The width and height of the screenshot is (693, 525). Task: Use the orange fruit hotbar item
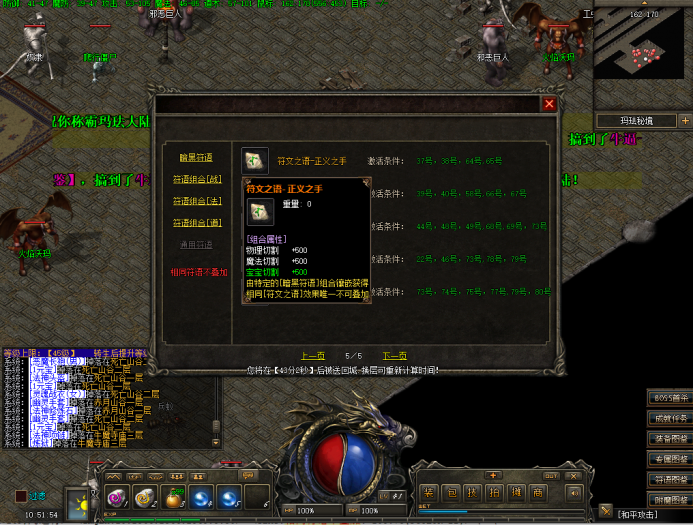(x=173, y=497)
